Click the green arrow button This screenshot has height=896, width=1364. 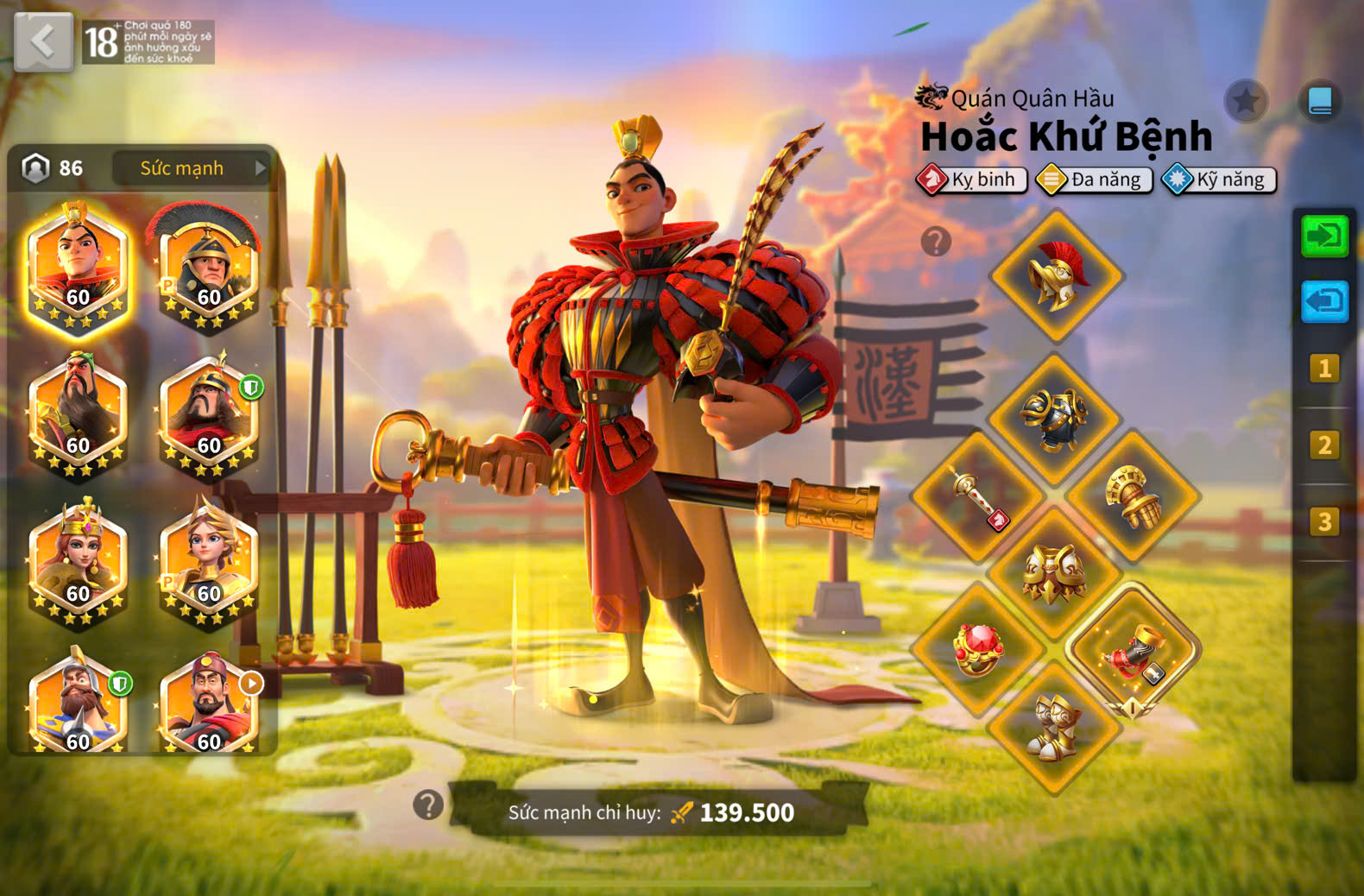[x=1324, y=237]
